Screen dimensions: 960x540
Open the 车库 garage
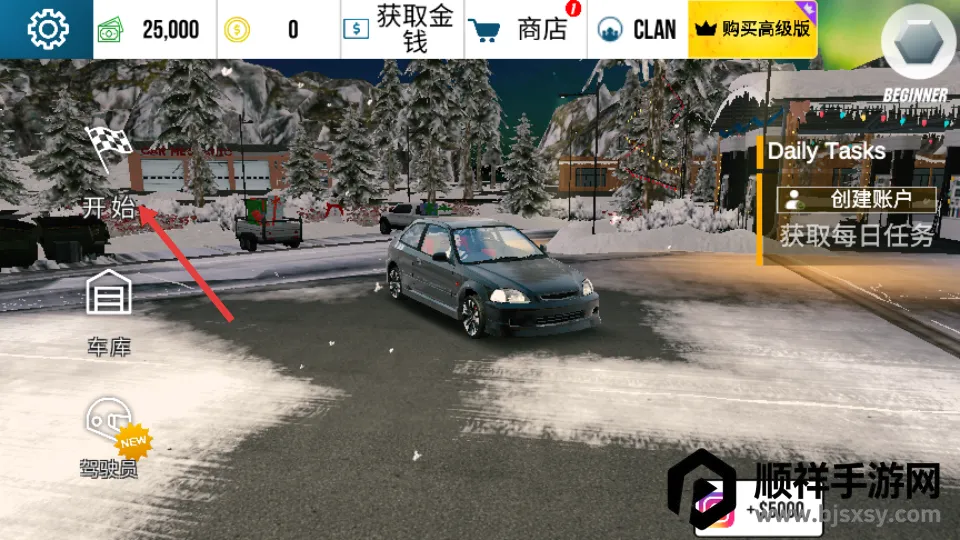(x=109, y=310)
